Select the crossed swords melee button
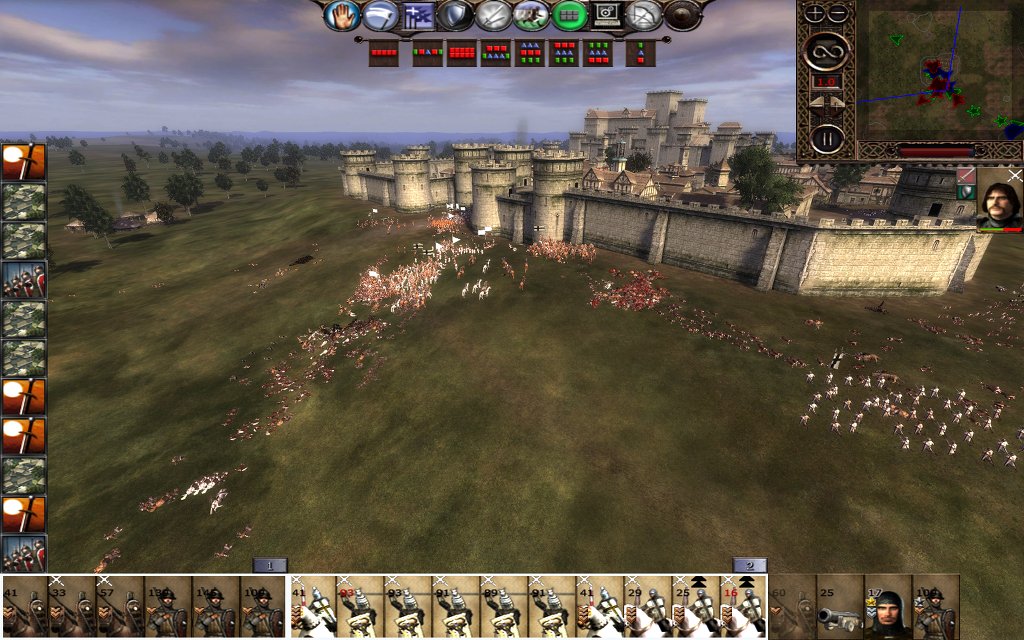This screenshot has width=1024, height=640. click(494, 15)
